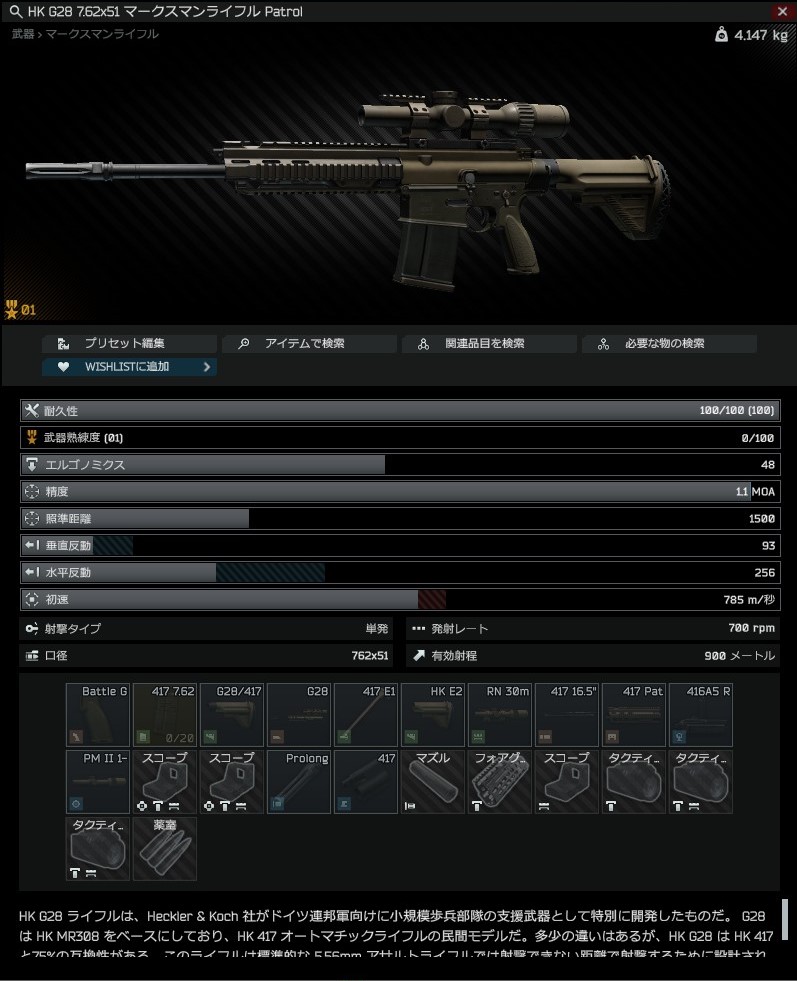Select the G28/417 upper receiver slot
Image resolution: width=797 pixels, height=981 pixels.
(232, 715)
